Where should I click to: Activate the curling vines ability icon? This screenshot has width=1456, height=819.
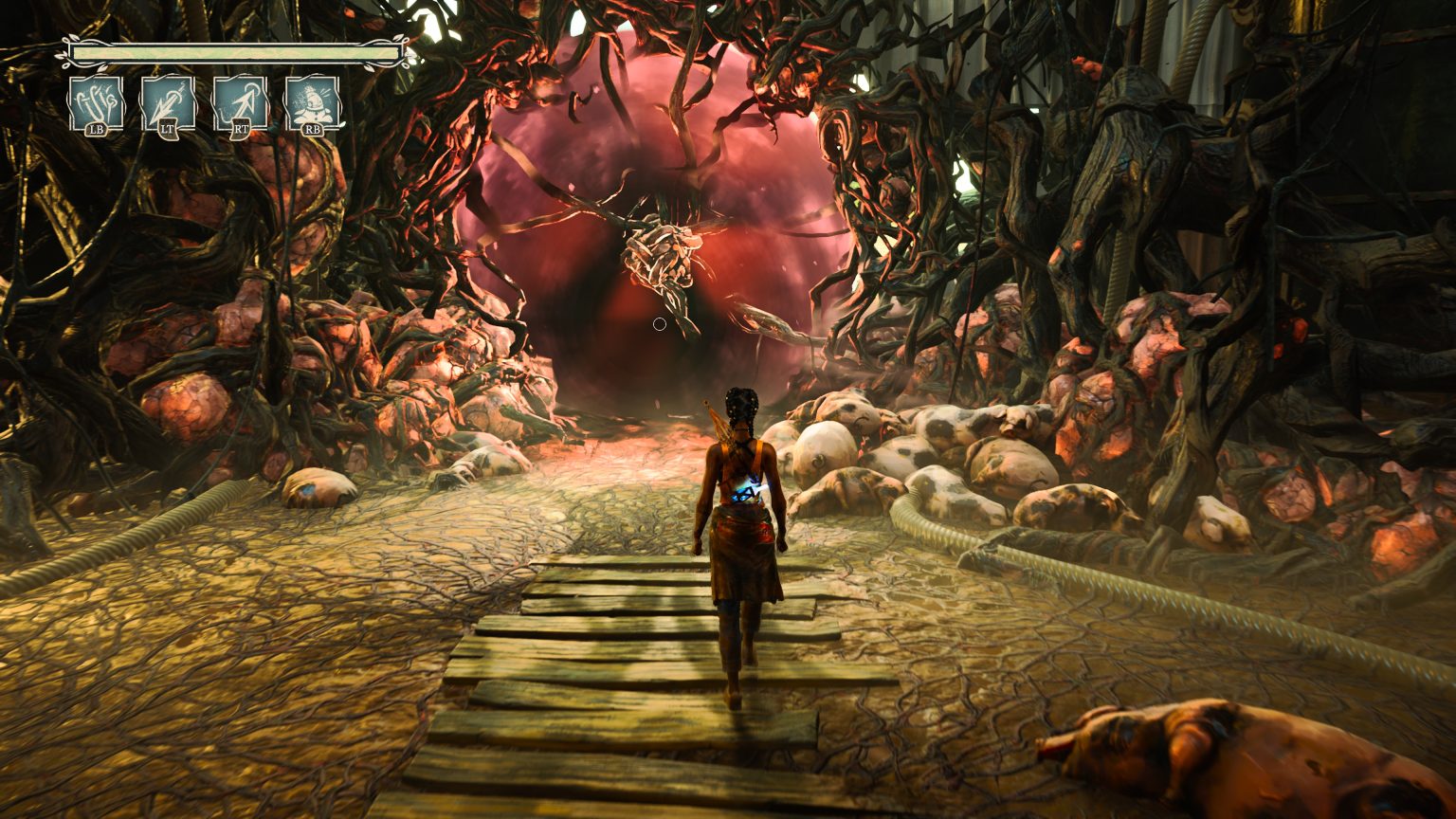(96, 102)
